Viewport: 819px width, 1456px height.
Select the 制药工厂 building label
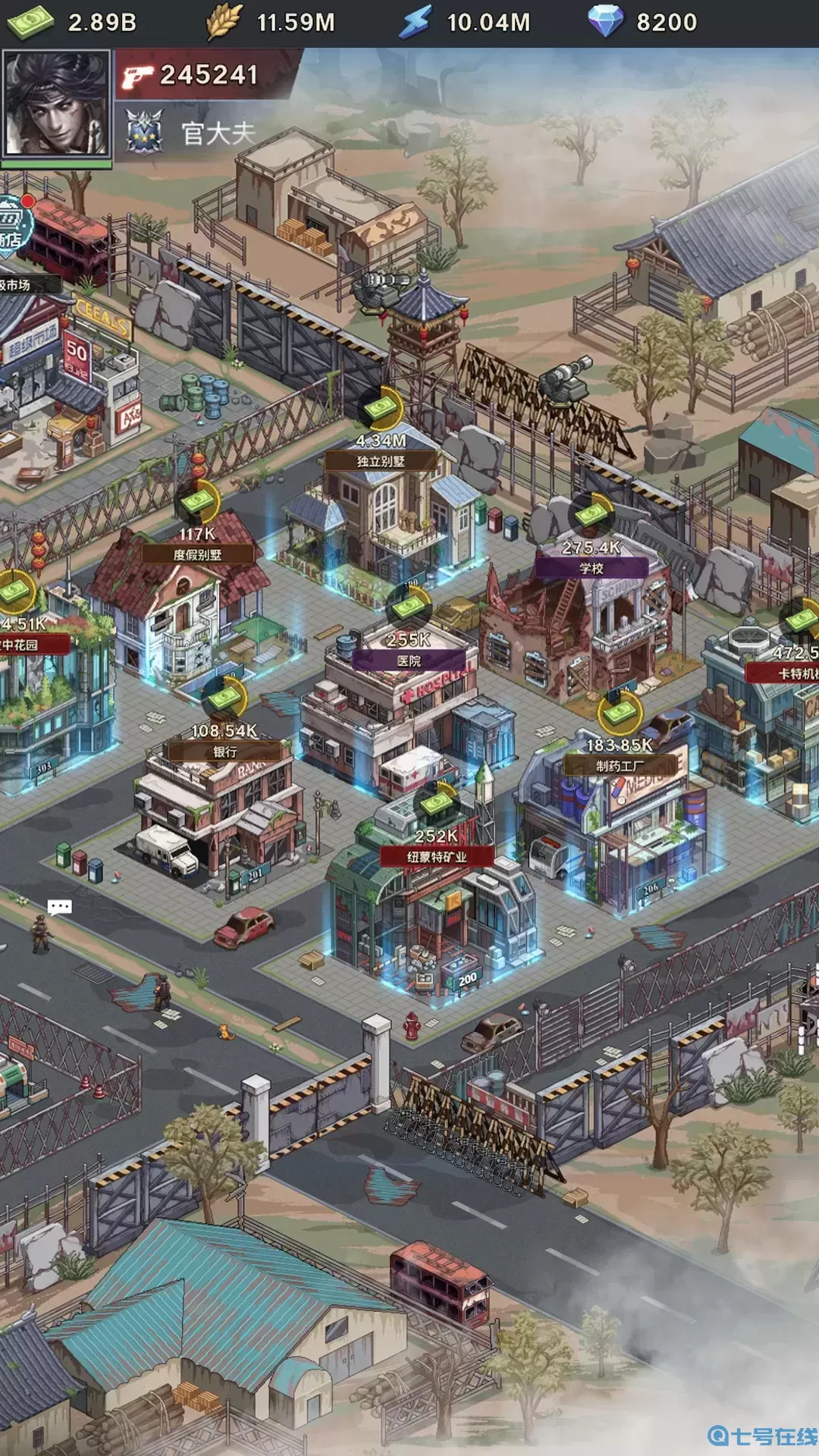coord(620,766)
